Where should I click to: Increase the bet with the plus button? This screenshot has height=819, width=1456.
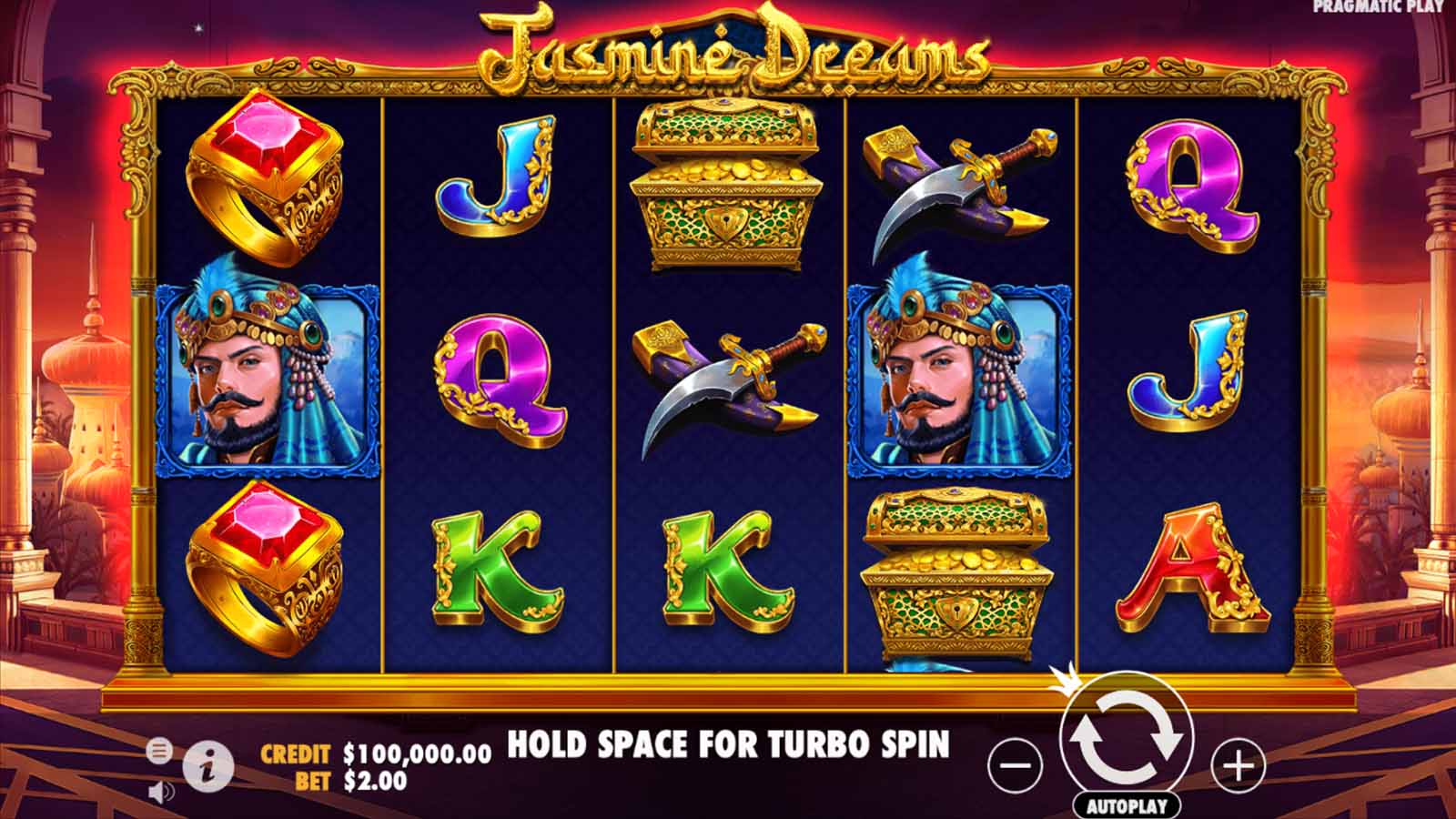coord(1238,764)
